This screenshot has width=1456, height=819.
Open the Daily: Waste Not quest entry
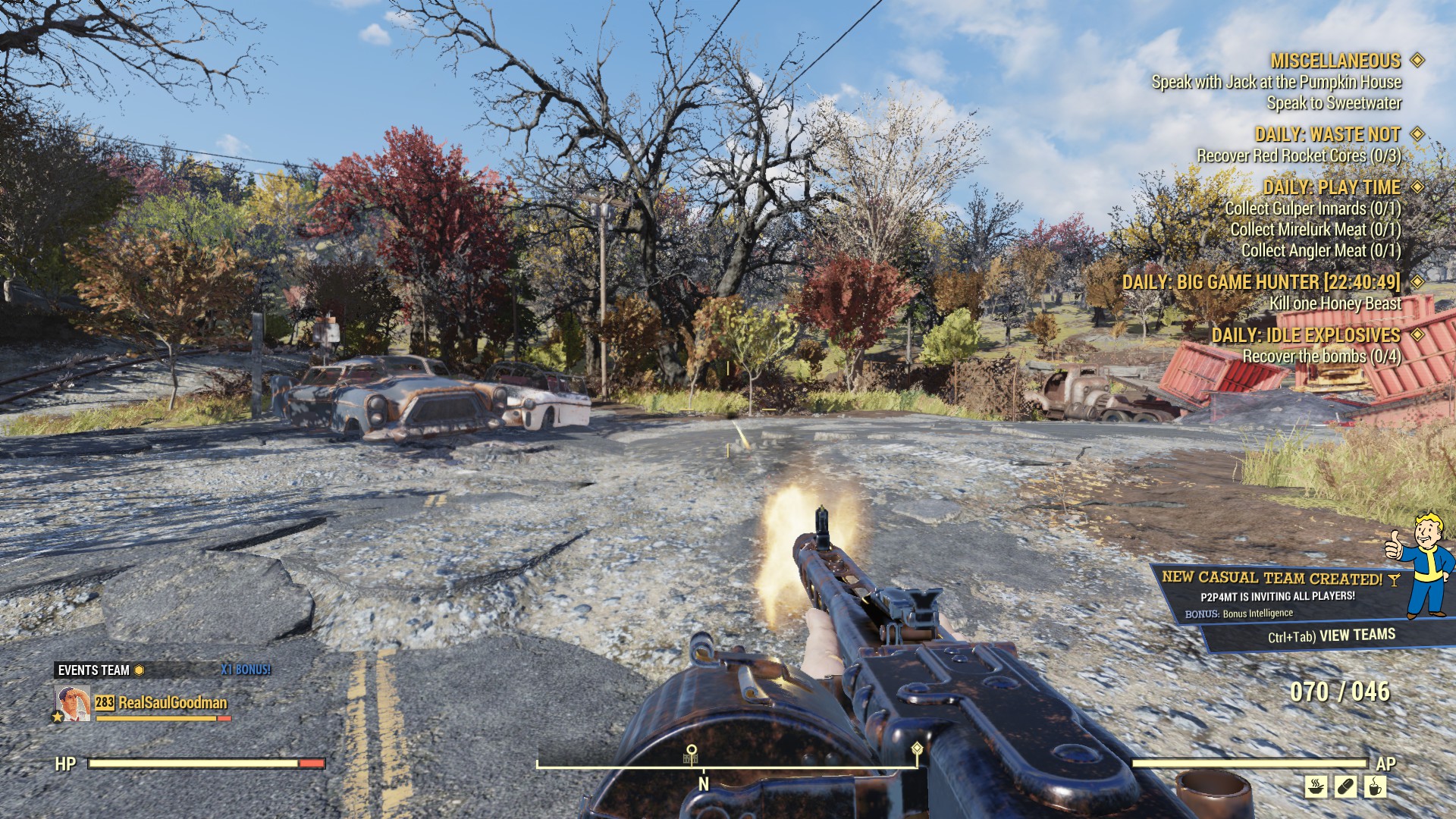click(1327, 134)
